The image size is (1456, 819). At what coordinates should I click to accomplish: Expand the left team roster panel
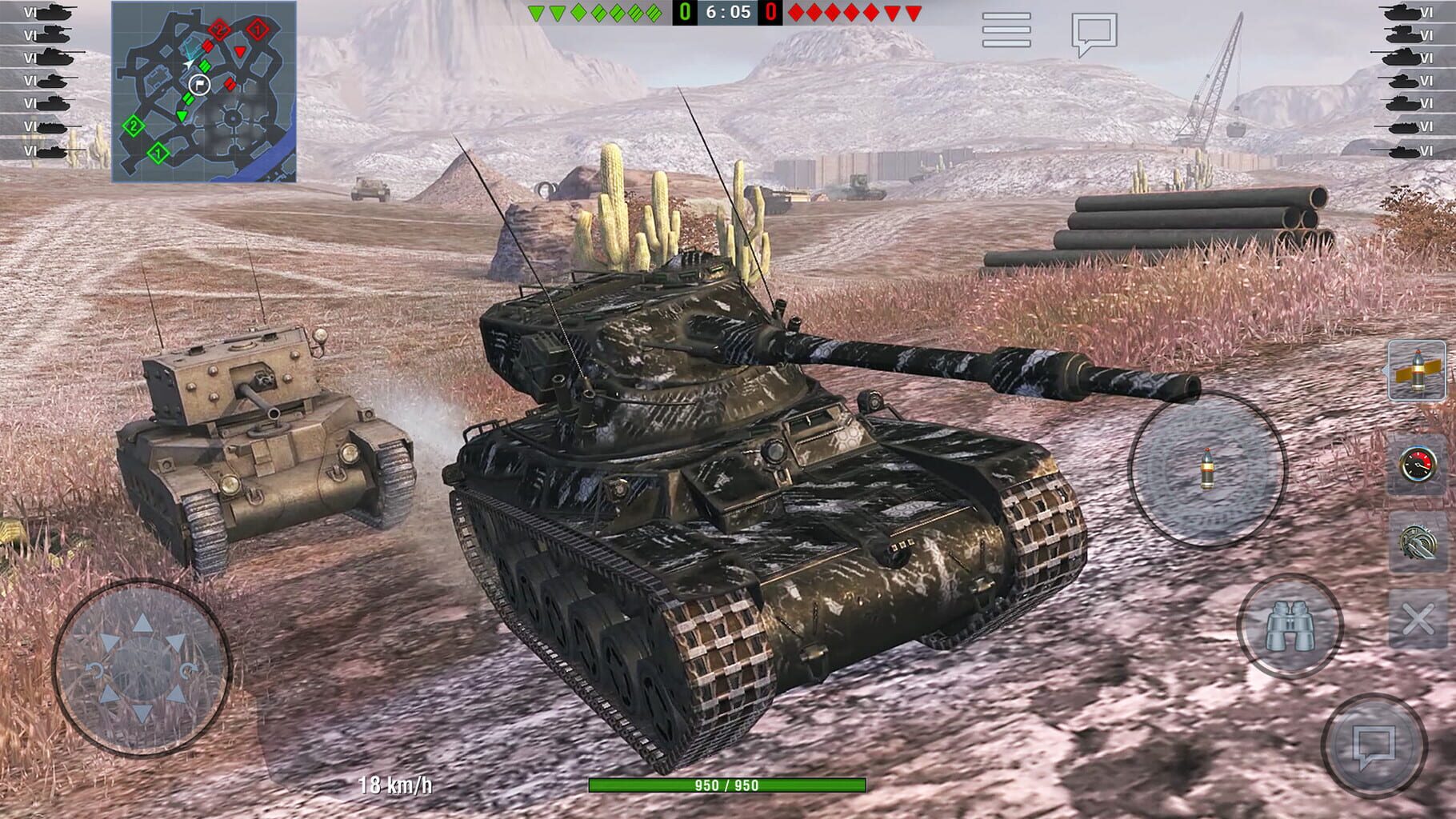pyautogui.click(x=44, y=80)
